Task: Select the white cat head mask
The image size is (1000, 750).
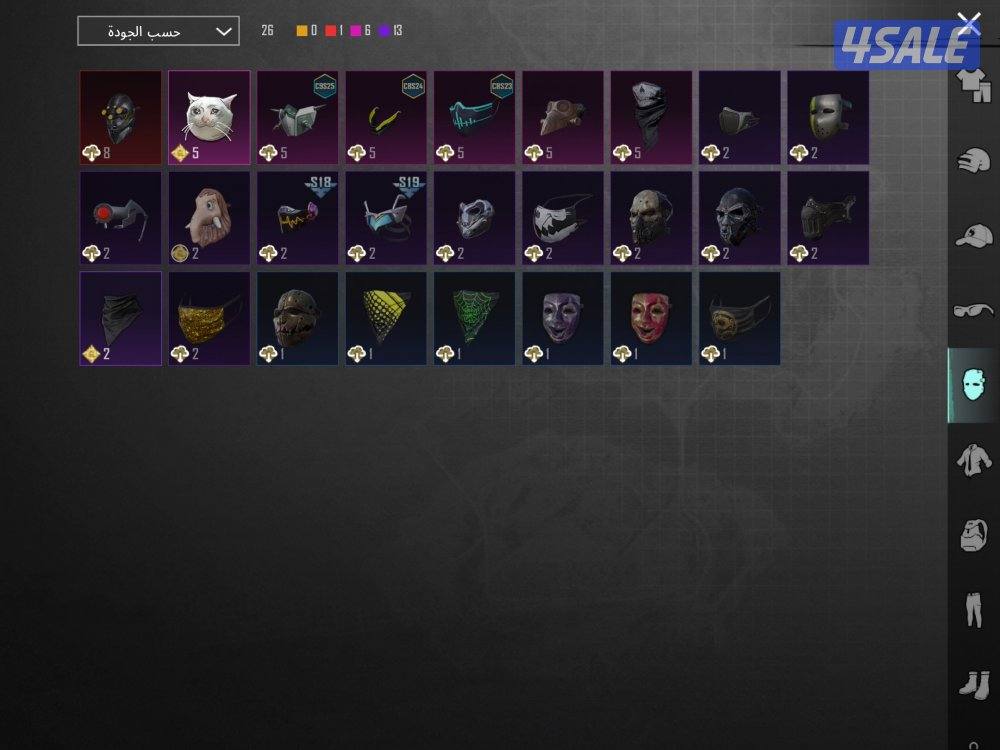Action: [x=209, y=117]
